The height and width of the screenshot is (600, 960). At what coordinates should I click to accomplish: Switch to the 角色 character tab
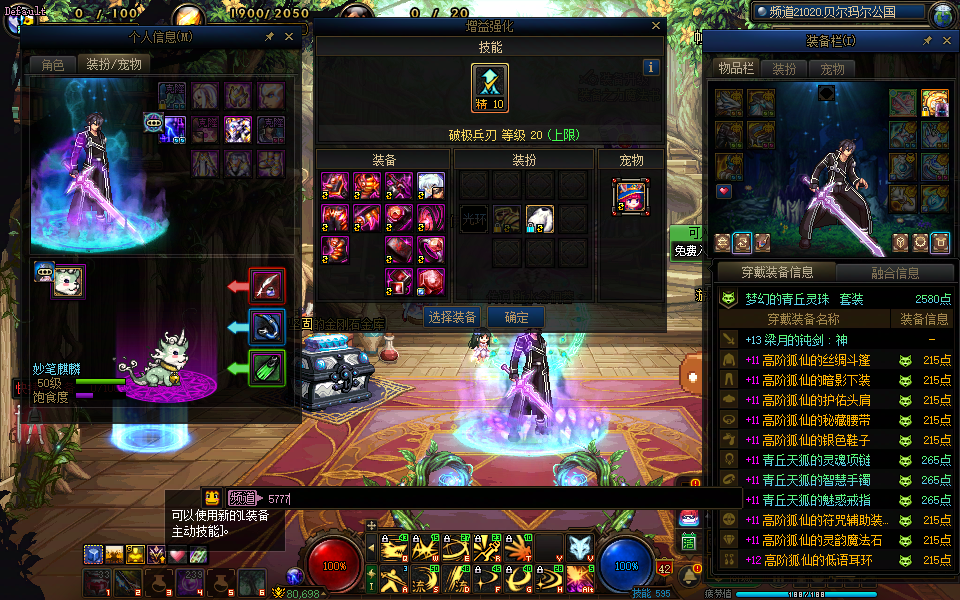tap(52, 64)
